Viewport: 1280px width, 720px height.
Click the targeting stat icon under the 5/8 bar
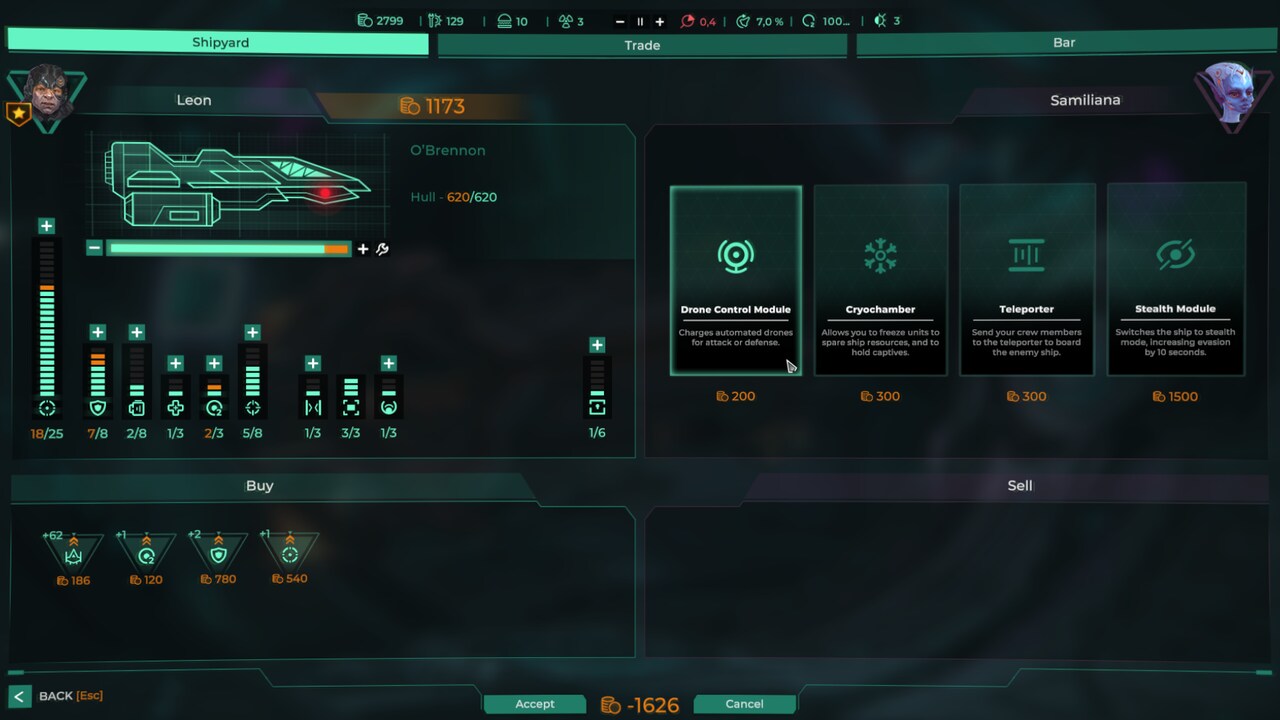click(x=252, y=407)
